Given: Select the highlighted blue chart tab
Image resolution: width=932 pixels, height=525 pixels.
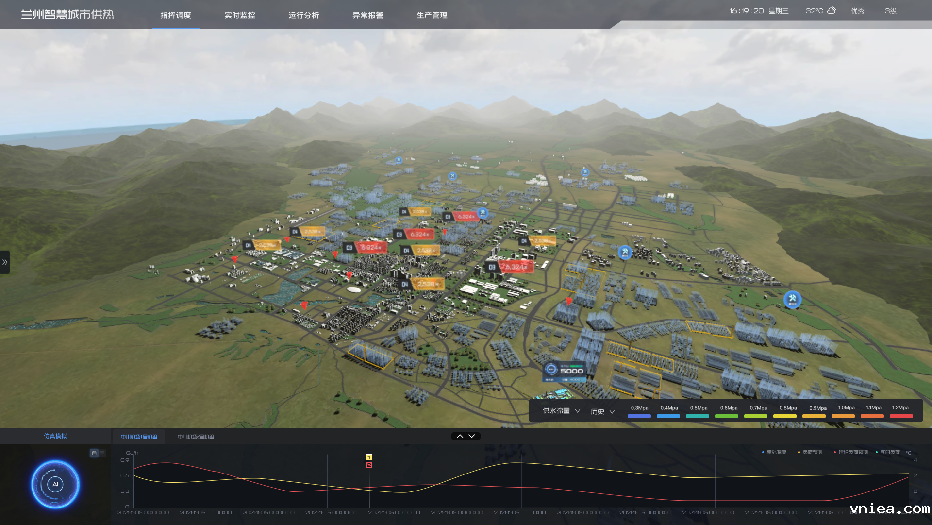Looking at the screenshot, I should [x=139, y=437].
